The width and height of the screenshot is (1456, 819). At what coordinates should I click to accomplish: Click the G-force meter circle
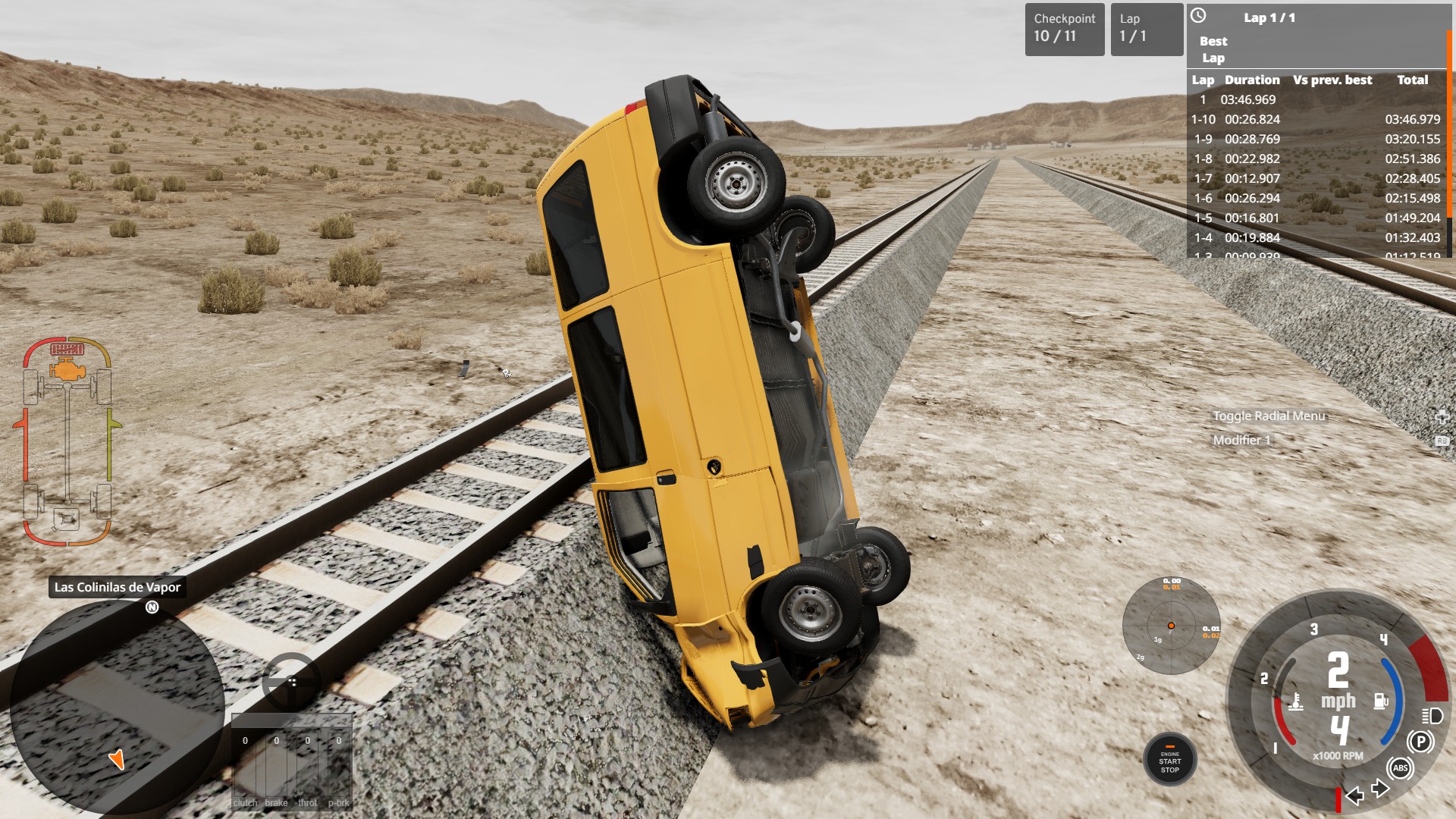[1171, 626]
